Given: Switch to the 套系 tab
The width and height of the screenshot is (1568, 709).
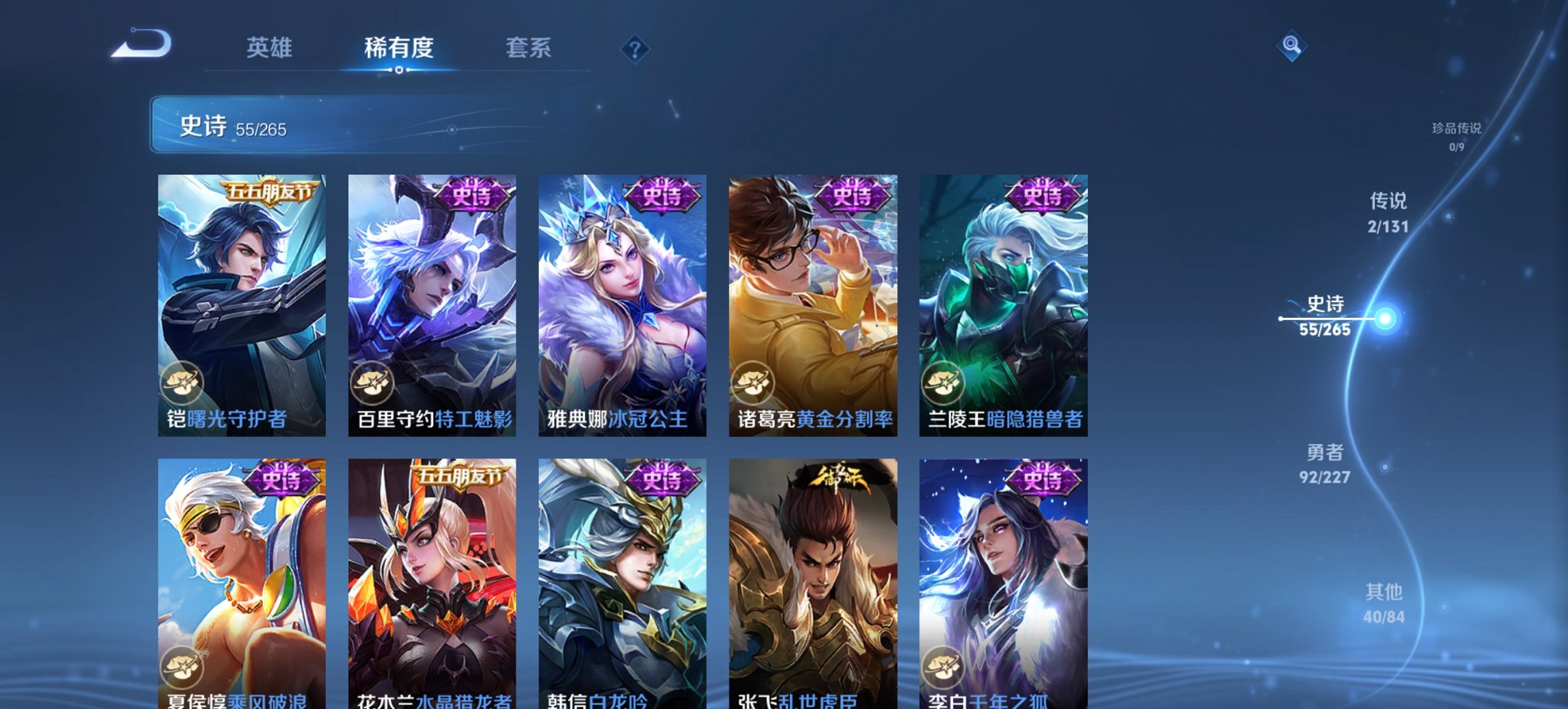Looking at the screenshot, I should coord(529,48).
